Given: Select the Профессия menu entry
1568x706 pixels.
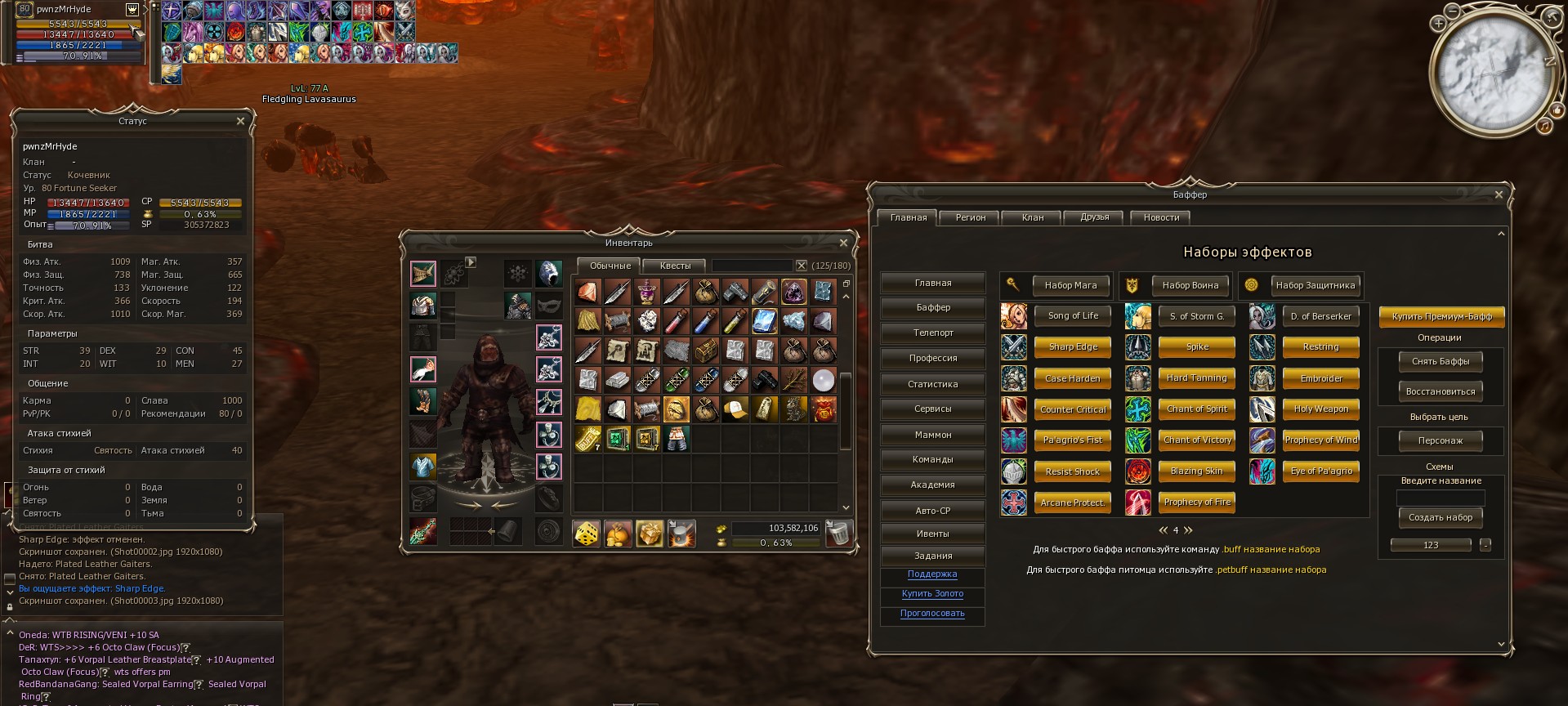Looking at the screenshot, I should (x=933, y=358).
